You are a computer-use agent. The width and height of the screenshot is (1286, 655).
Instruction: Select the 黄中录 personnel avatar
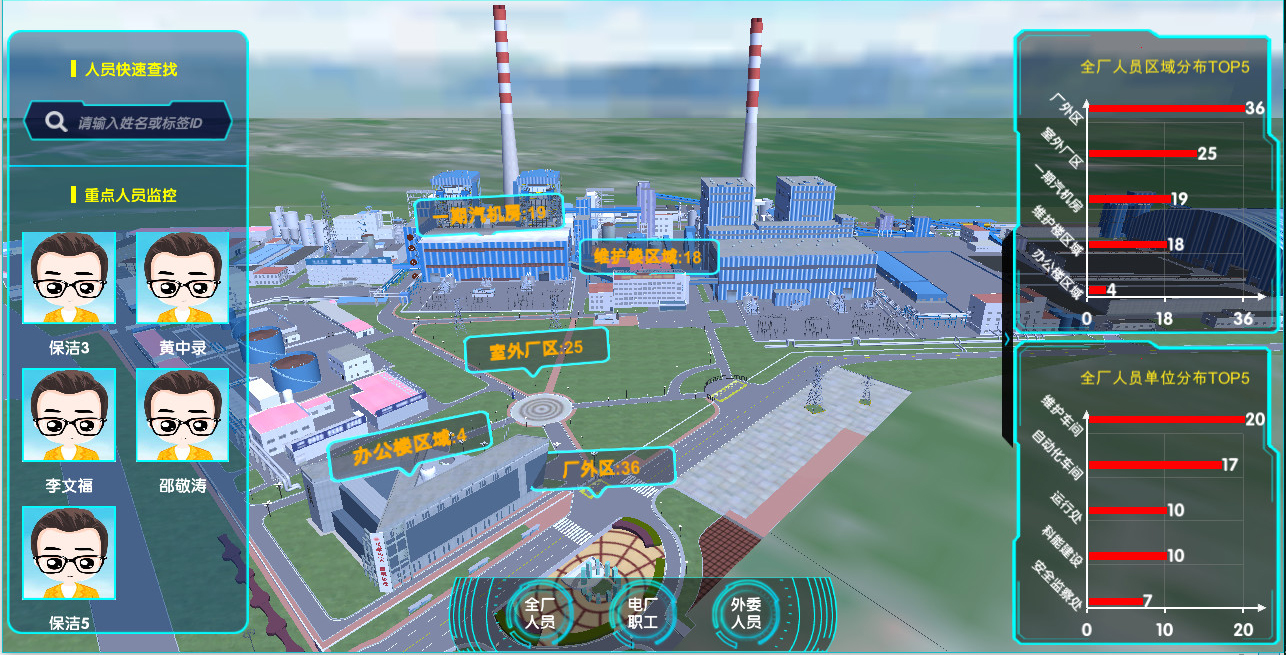pos(182,278)
